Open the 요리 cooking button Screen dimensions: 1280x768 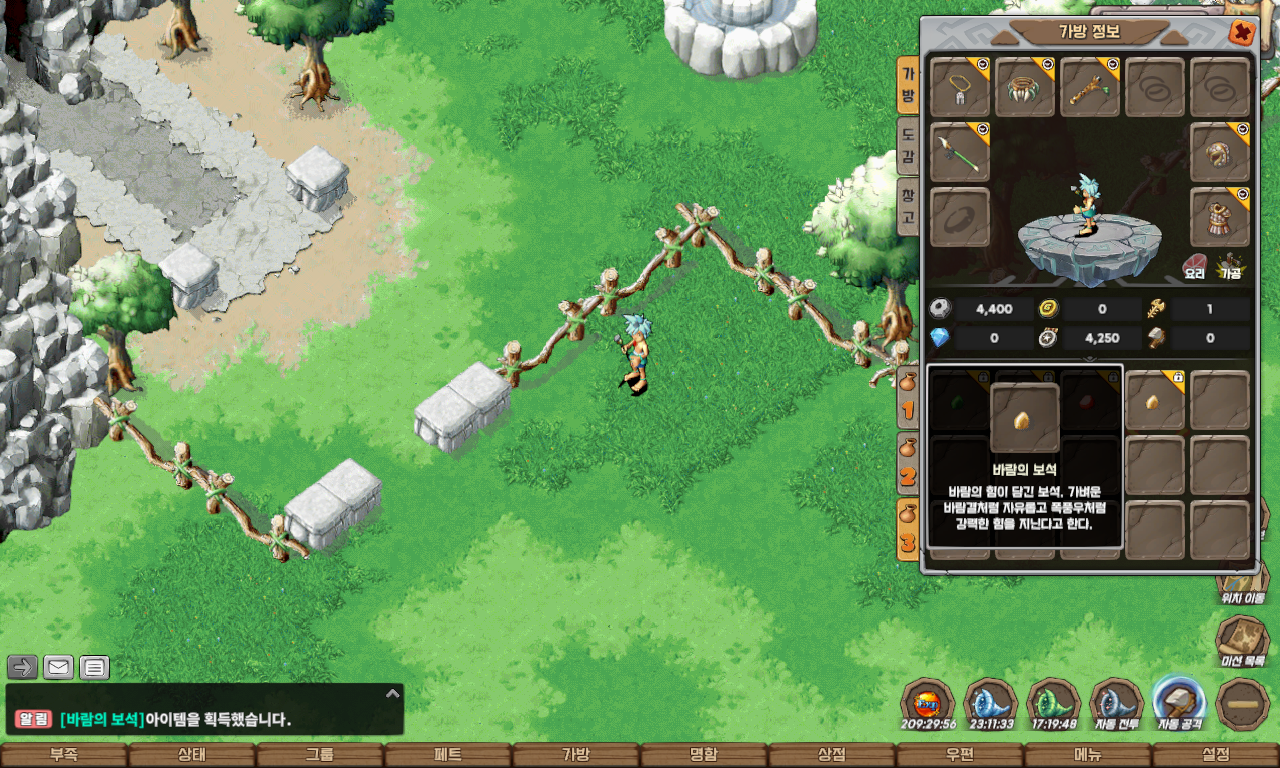1195,267
